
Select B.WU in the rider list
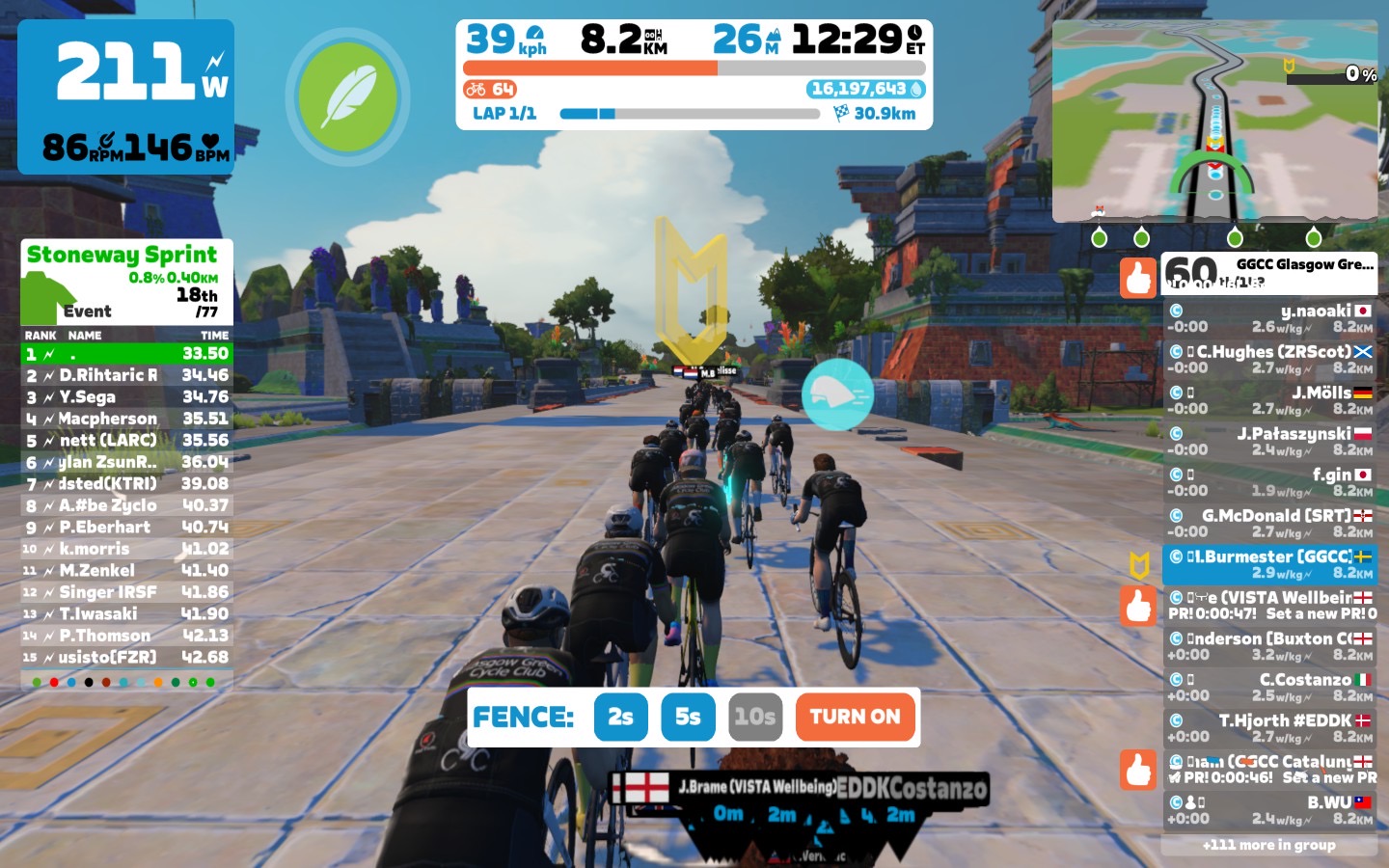pyautogui.click(x=1269, y=810)
